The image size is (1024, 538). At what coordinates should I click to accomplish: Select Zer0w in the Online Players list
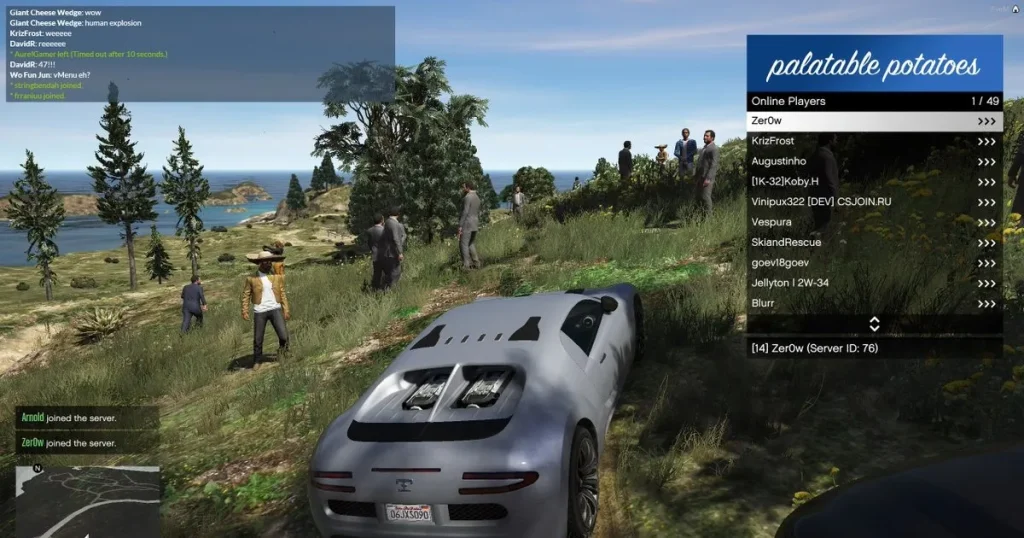(x=874, y=121)
